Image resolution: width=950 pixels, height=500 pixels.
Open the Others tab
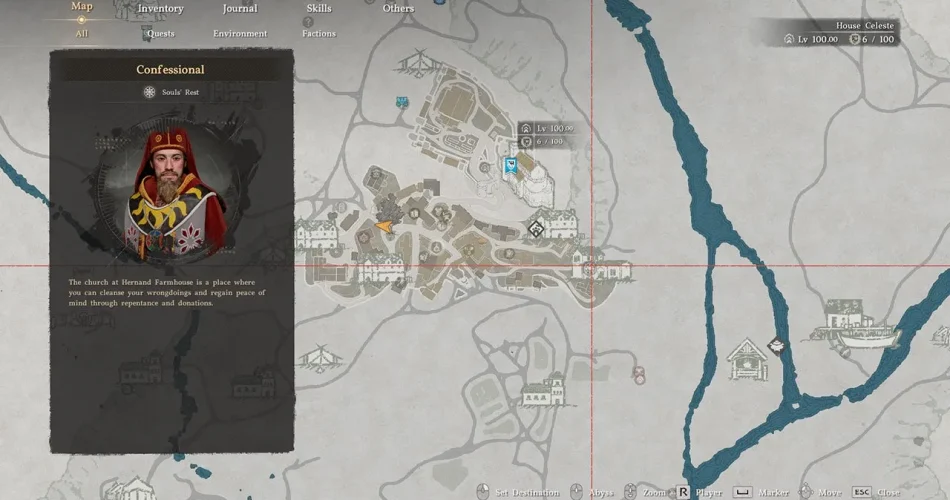tap(398, 9)
